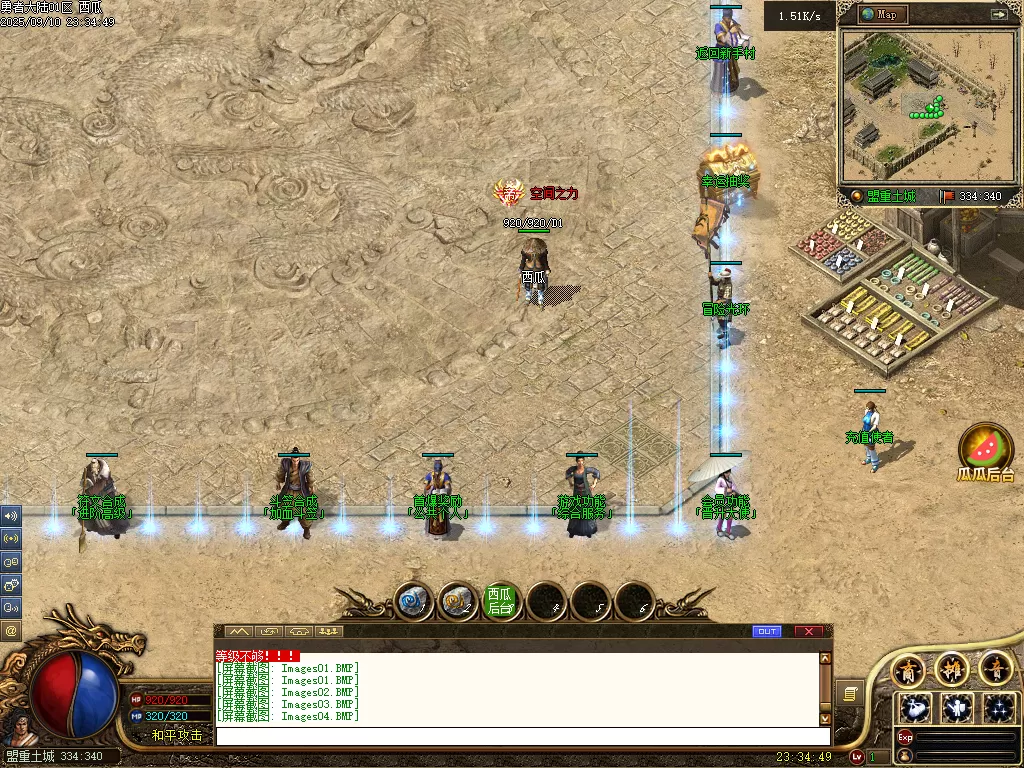Type in the chat input field

click(x=520, y=736)
